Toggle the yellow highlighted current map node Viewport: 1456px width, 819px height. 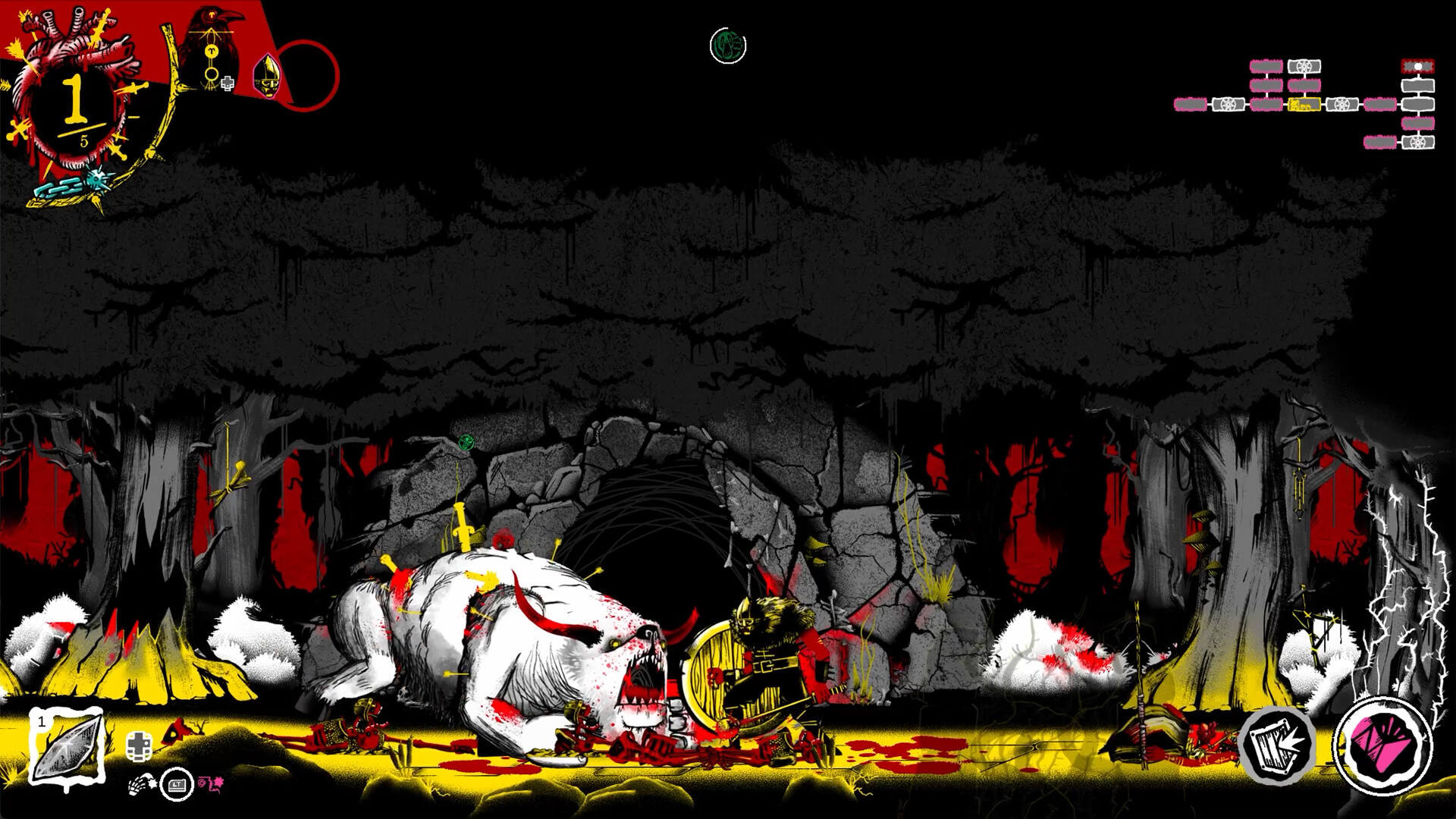(1304, 104)
